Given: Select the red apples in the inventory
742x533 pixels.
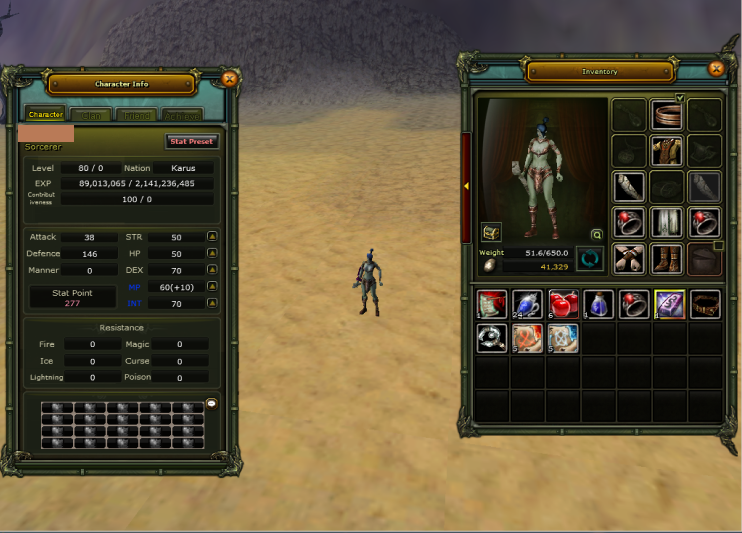Looking at the screenshot, I should (x=564, y=304).
